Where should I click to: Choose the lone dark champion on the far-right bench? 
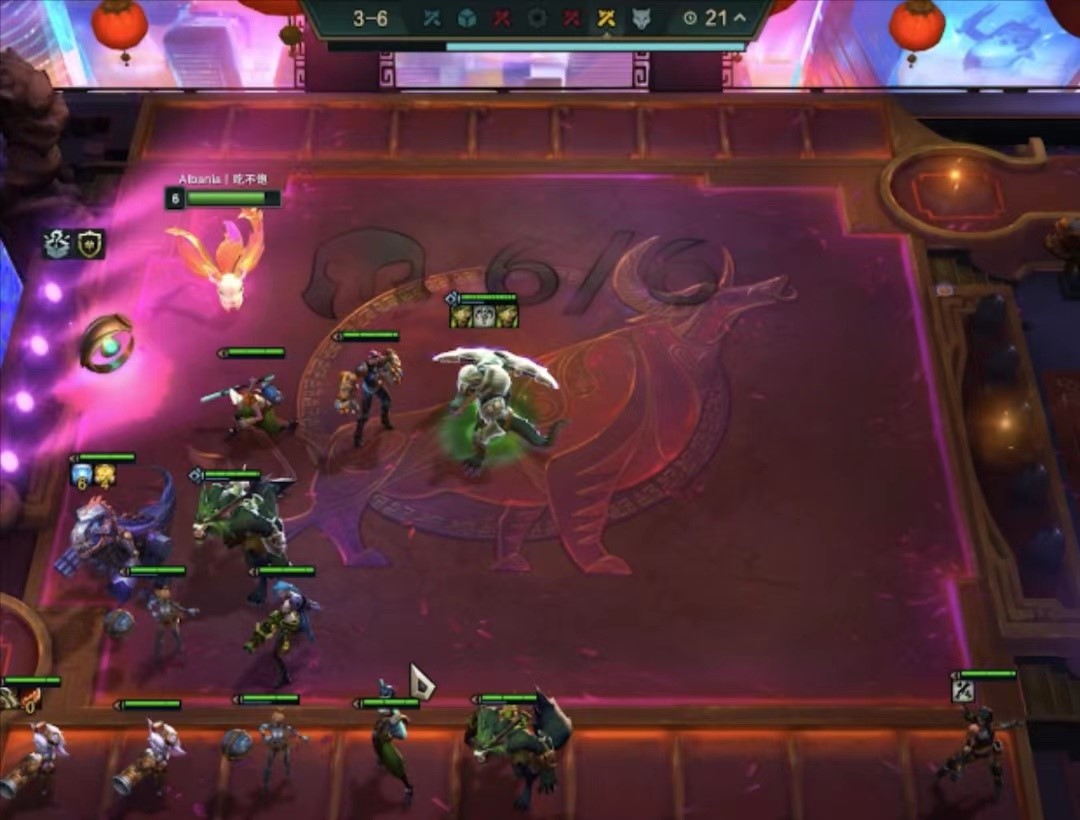[x=973, y=745]
